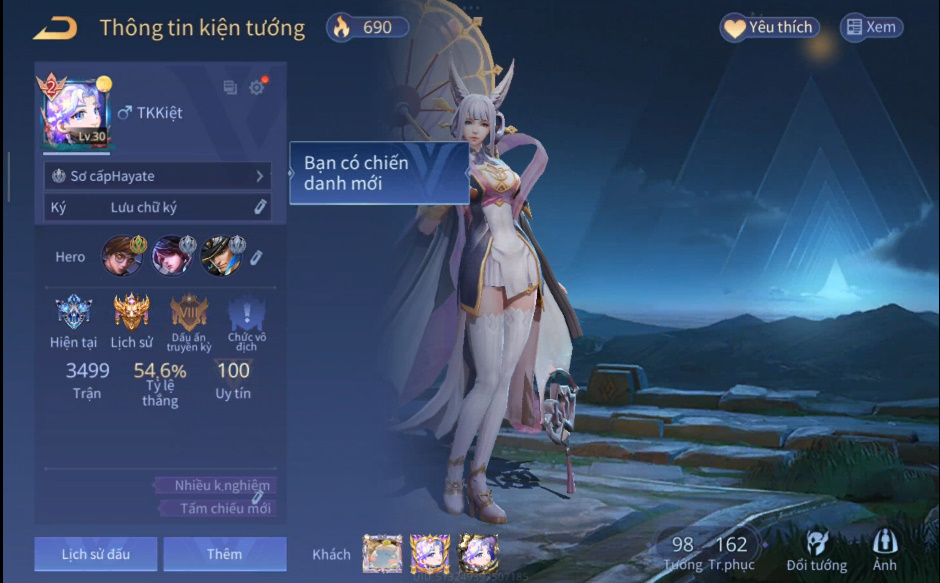The image size is (940, 583).
Task: Open the Xem view button
Action: (x=870, y=28)
